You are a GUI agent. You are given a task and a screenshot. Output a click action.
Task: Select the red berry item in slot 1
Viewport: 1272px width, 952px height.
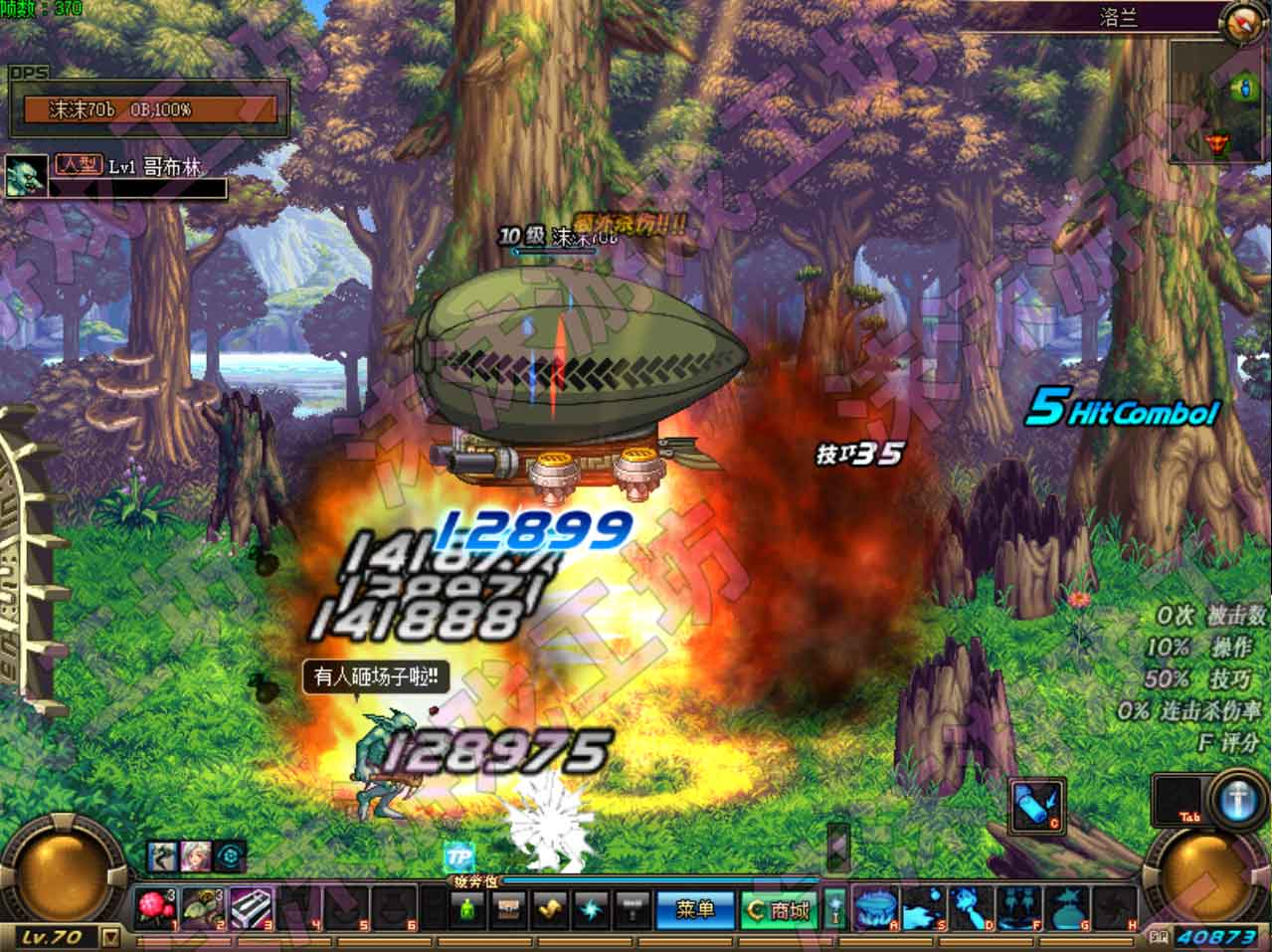coord(156,908)
